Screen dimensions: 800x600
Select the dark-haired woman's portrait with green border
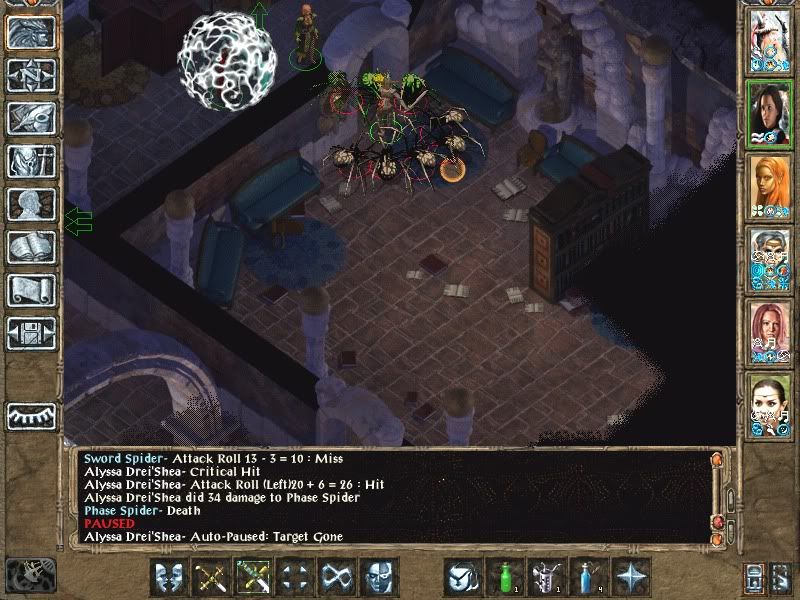click(769, 112)
